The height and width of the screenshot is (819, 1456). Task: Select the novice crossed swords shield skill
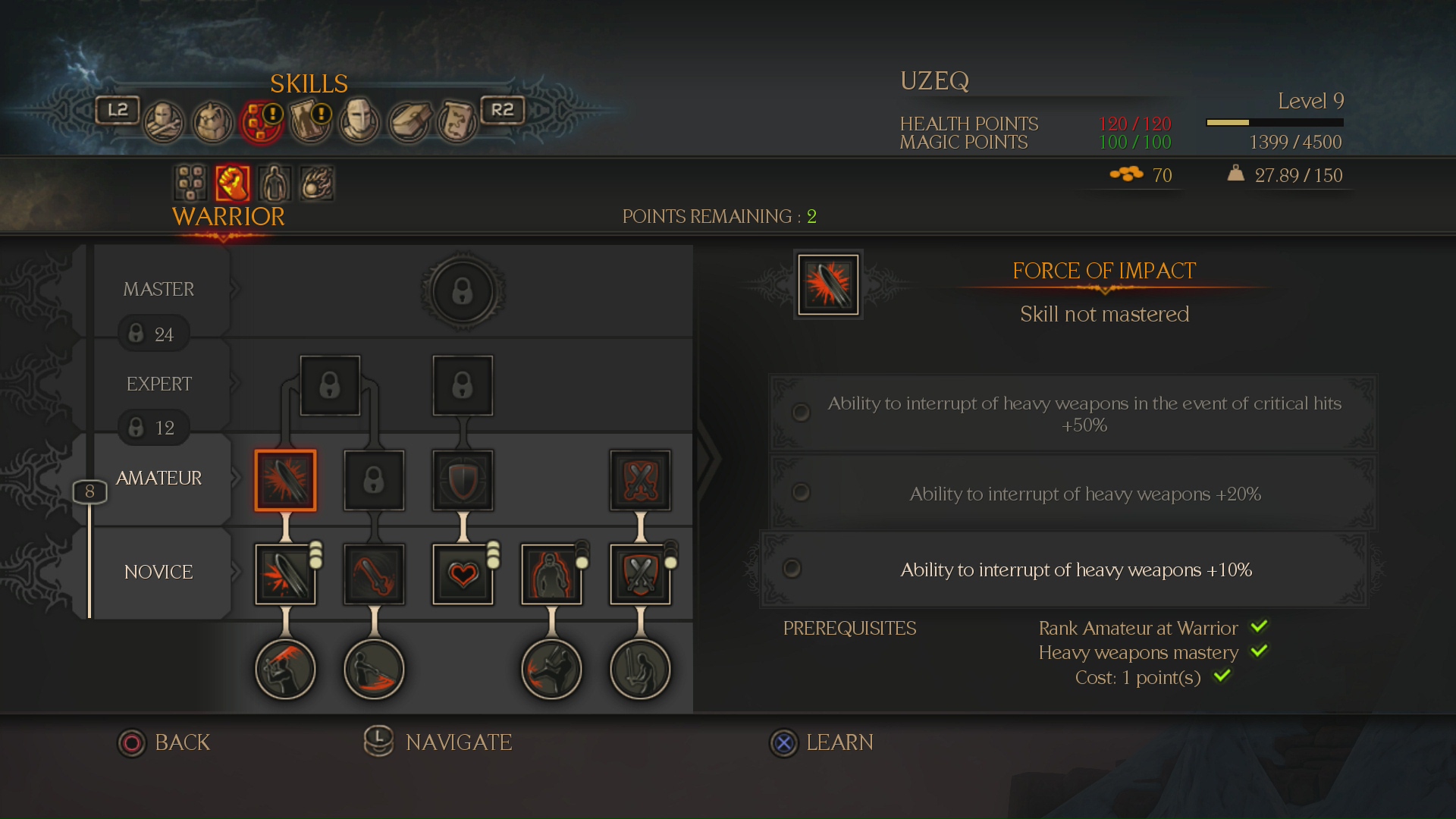pos(640,574)
